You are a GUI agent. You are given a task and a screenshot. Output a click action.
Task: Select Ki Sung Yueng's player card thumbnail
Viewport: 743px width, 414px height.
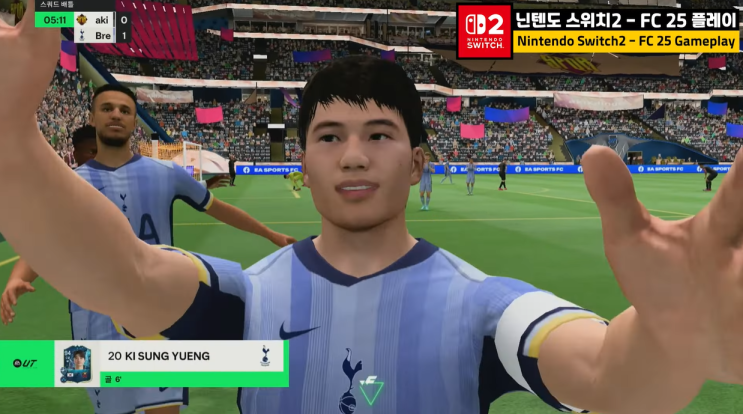click(x=76, y=362)
